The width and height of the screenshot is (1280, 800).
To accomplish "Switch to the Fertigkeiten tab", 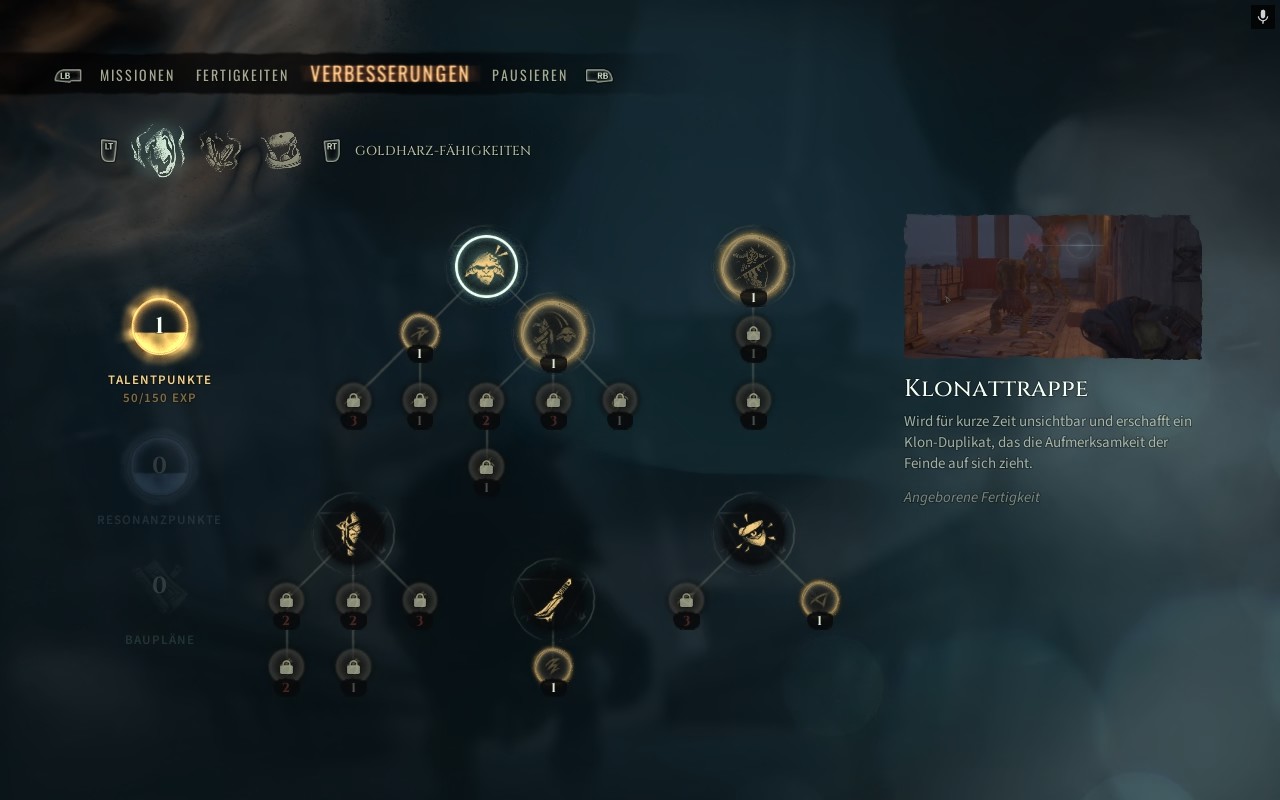I will (x=242, y=76).
